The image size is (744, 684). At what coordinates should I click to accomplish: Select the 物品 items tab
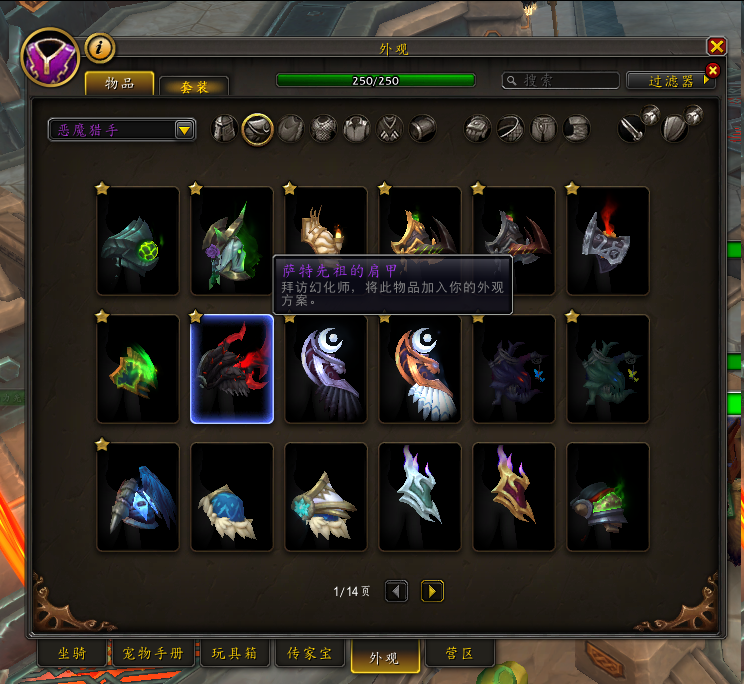click(x=119, y=83)
